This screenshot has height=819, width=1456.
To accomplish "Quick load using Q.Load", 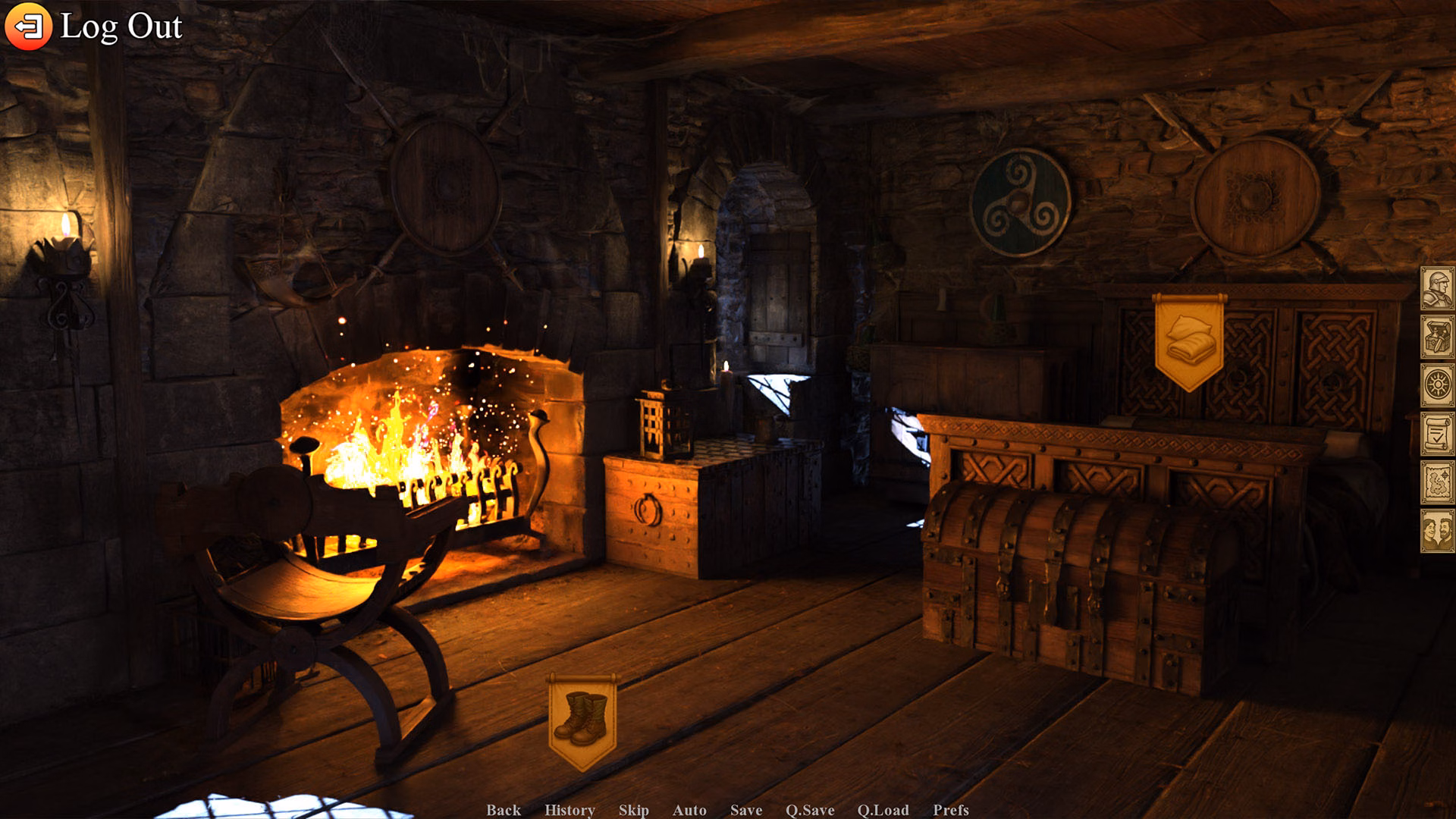I will [x=883, y=811].
